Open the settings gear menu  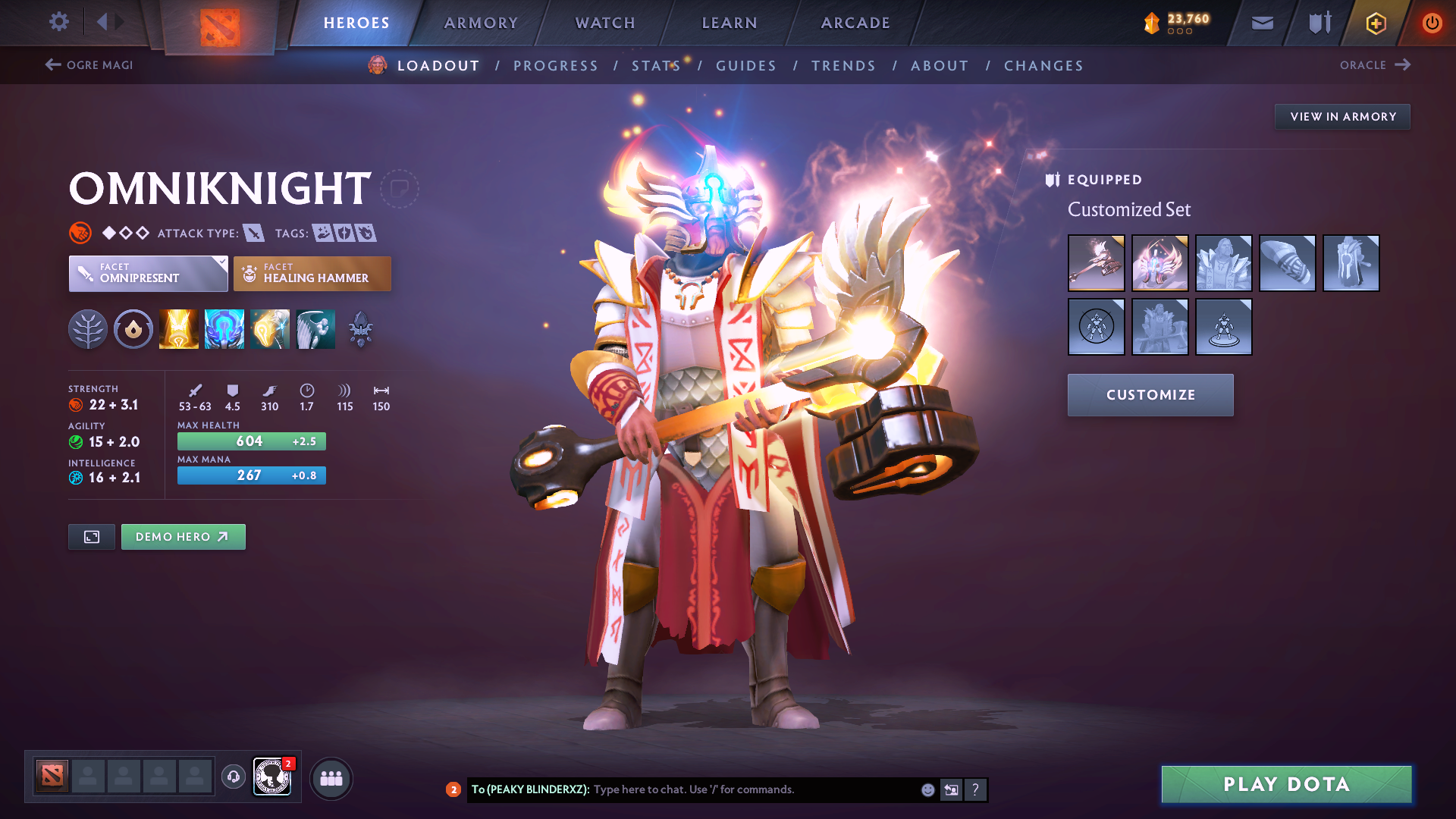pyautogui.click(x=58, y=22)
